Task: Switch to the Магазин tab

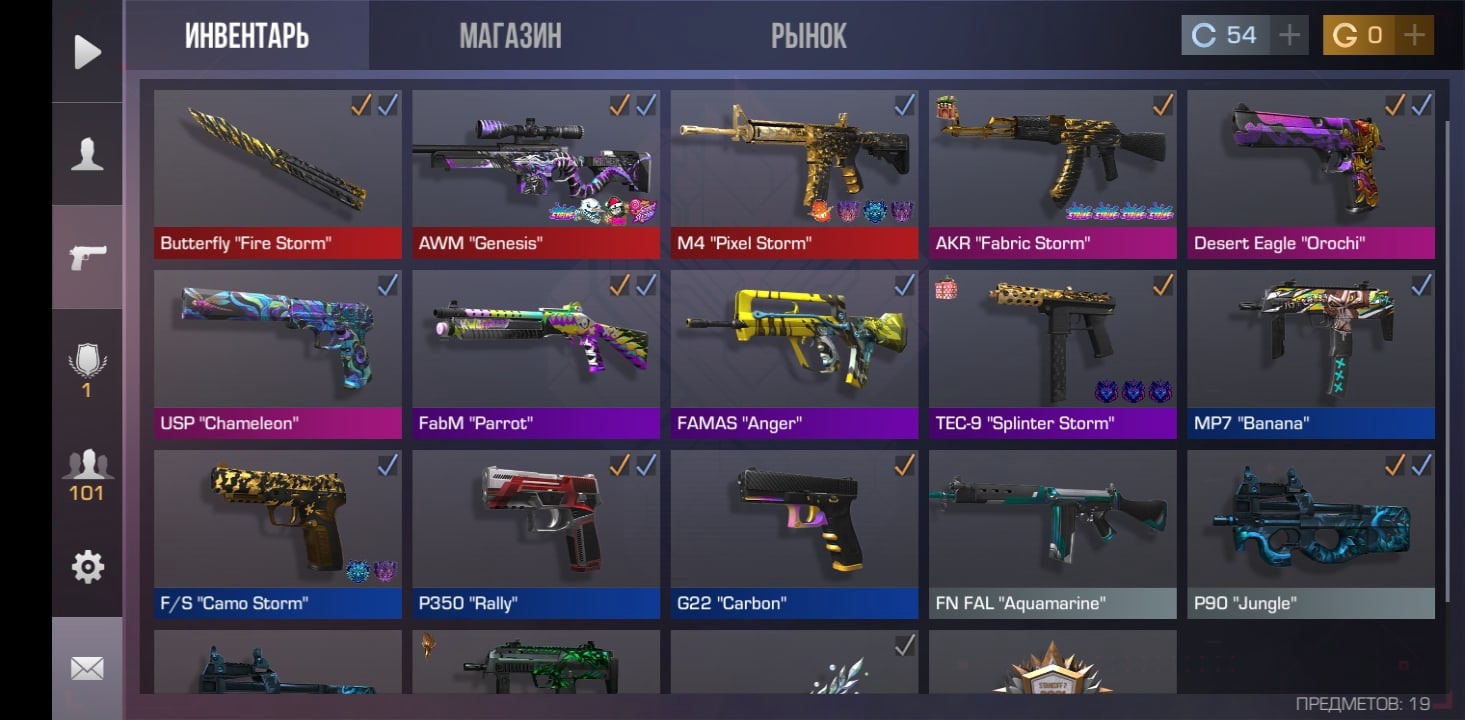Action: [510, 37]
